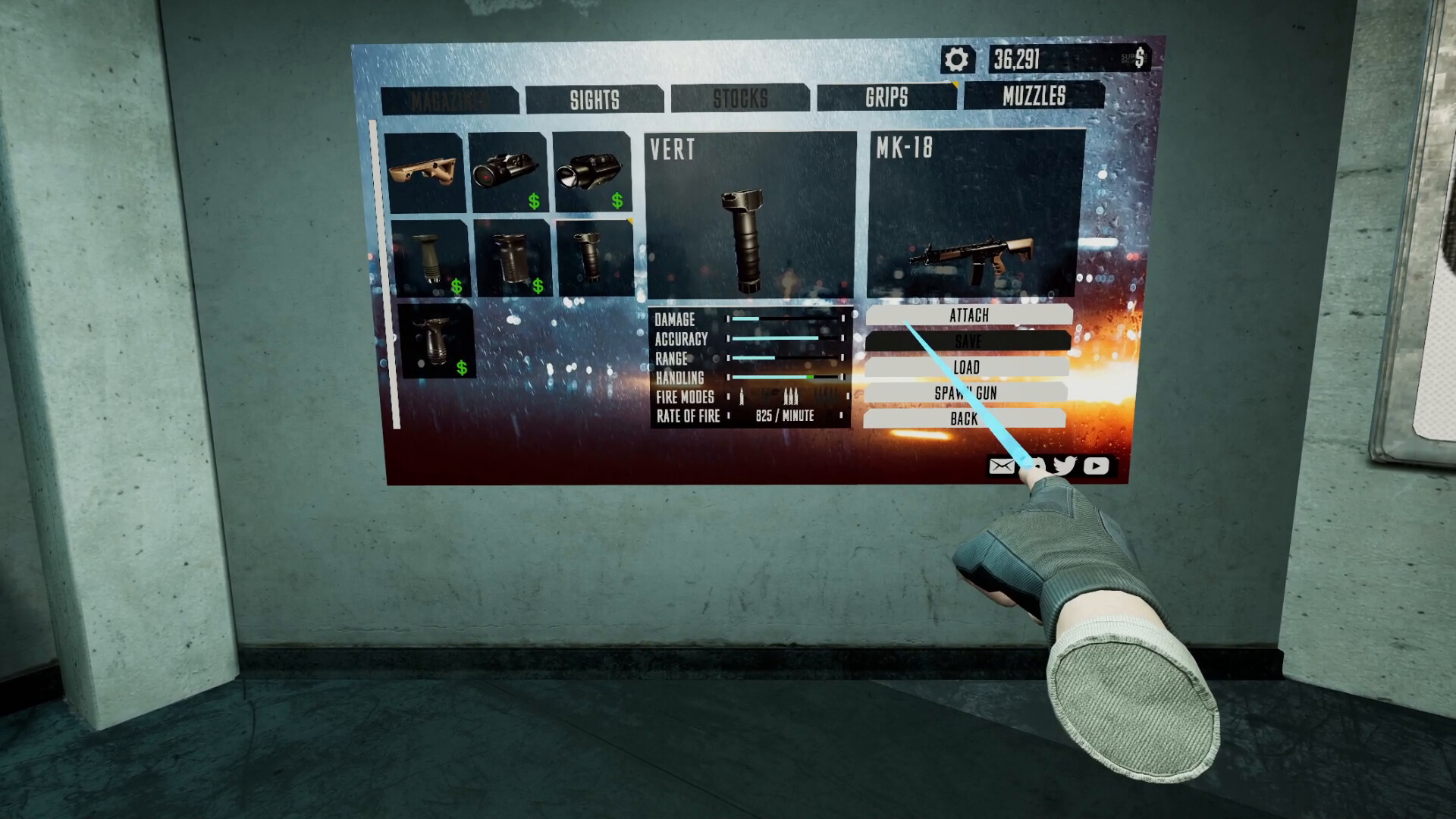This screenshot has height=819, width=1456.
Task: Select the flashlight attachment in the grid
Action: (x=591, y=173)
